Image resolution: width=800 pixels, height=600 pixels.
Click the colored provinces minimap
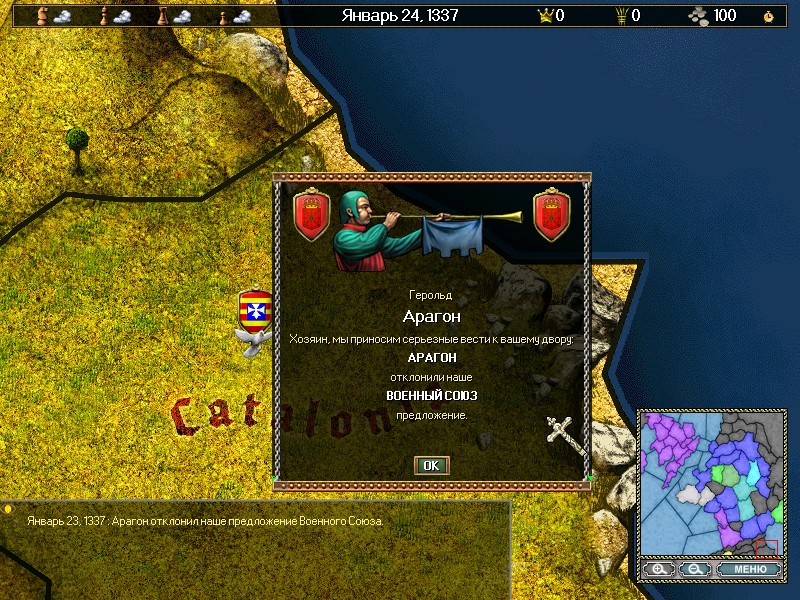coord(710,483)
